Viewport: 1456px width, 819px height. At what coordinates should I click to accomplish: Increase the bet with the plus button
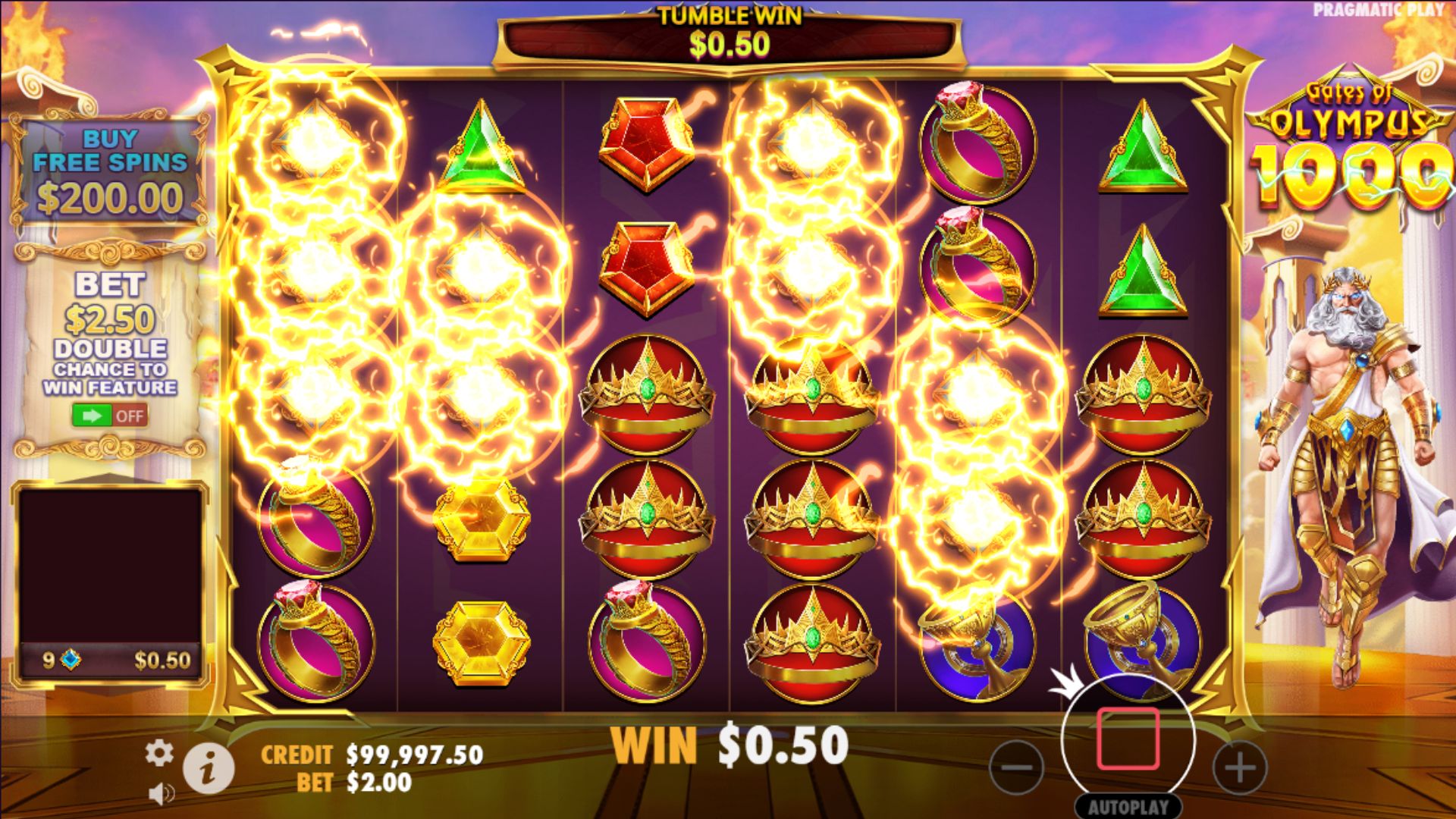pos(1240,767)
